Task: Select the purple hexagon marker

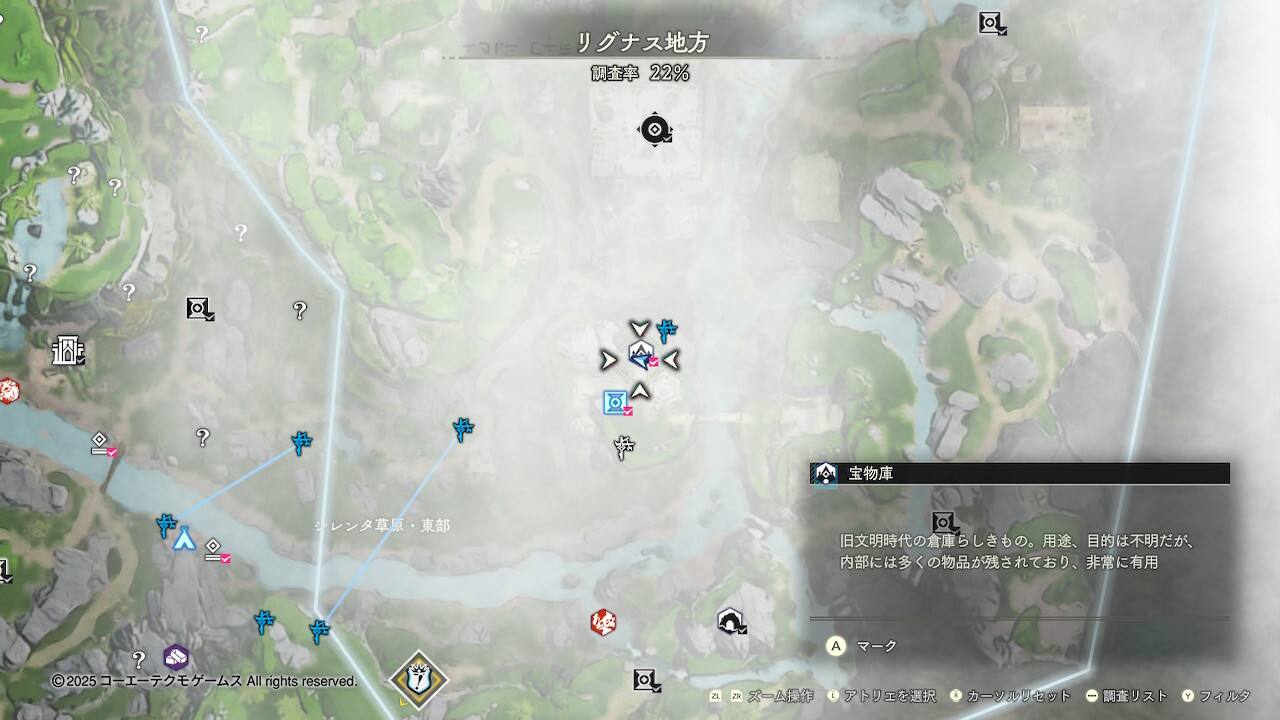Action: tap(176, 657)
